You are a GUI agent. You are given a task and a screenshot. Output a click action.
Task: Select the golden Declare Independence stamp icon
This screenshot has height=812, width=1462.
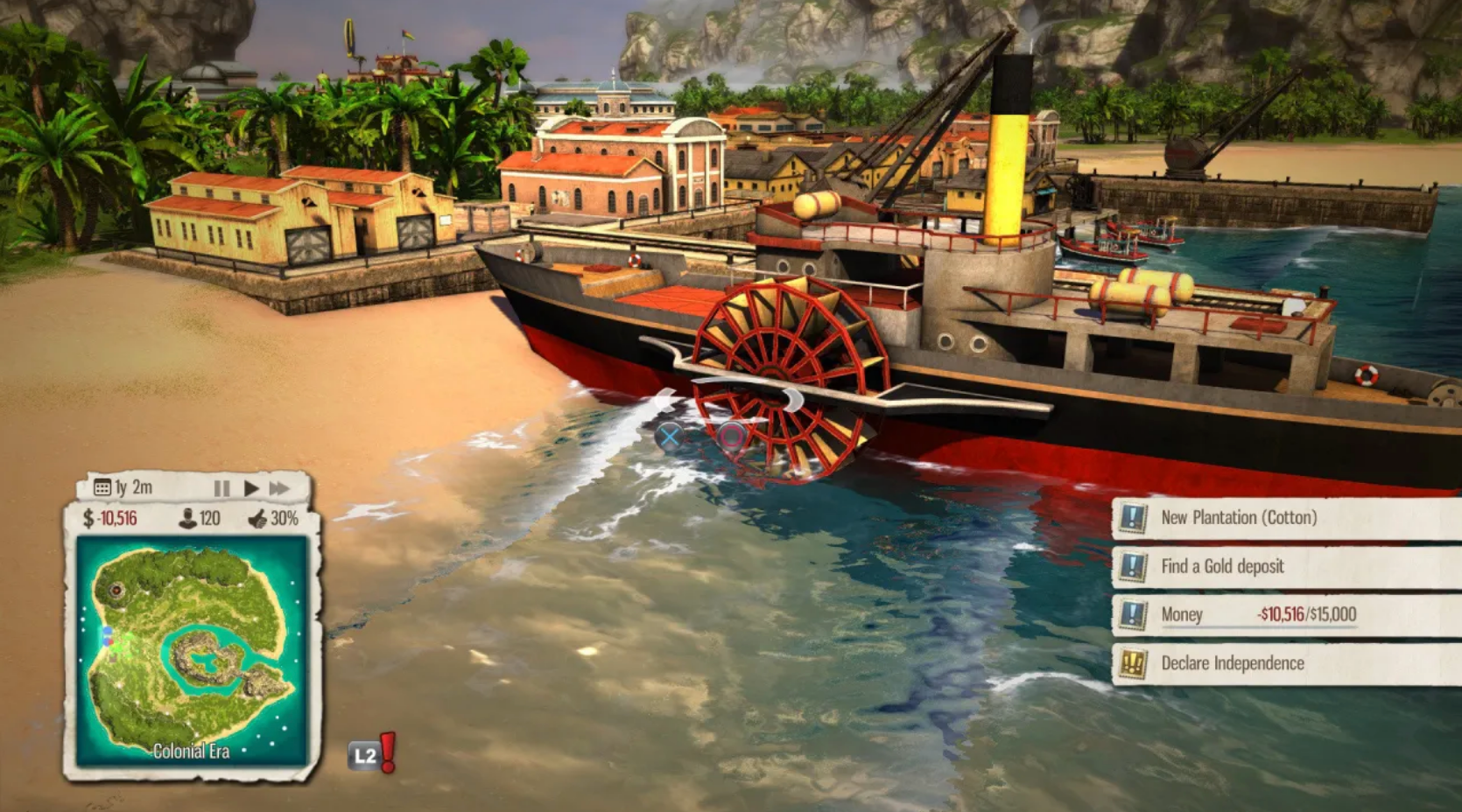tap(1133, 662)
